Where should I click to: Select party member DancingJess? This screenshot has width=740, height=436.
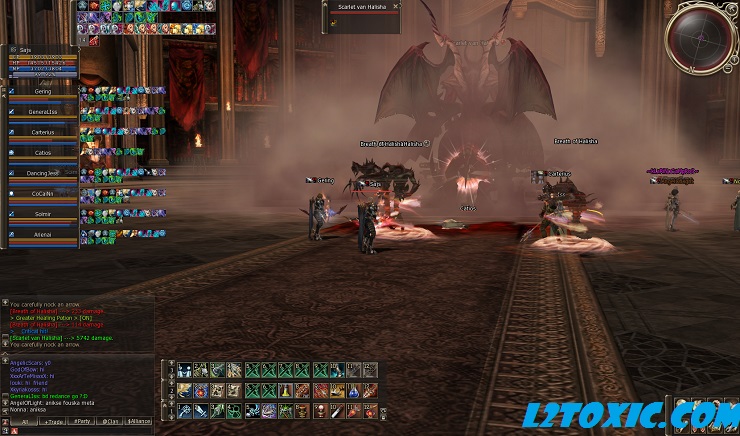(42, 173)
